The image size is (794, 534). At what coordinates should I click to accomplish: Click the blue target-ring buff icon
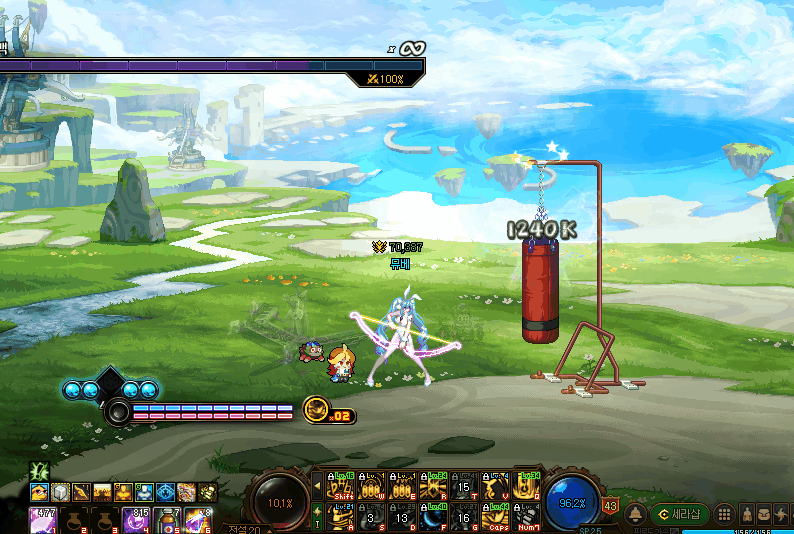coord(166,492)
